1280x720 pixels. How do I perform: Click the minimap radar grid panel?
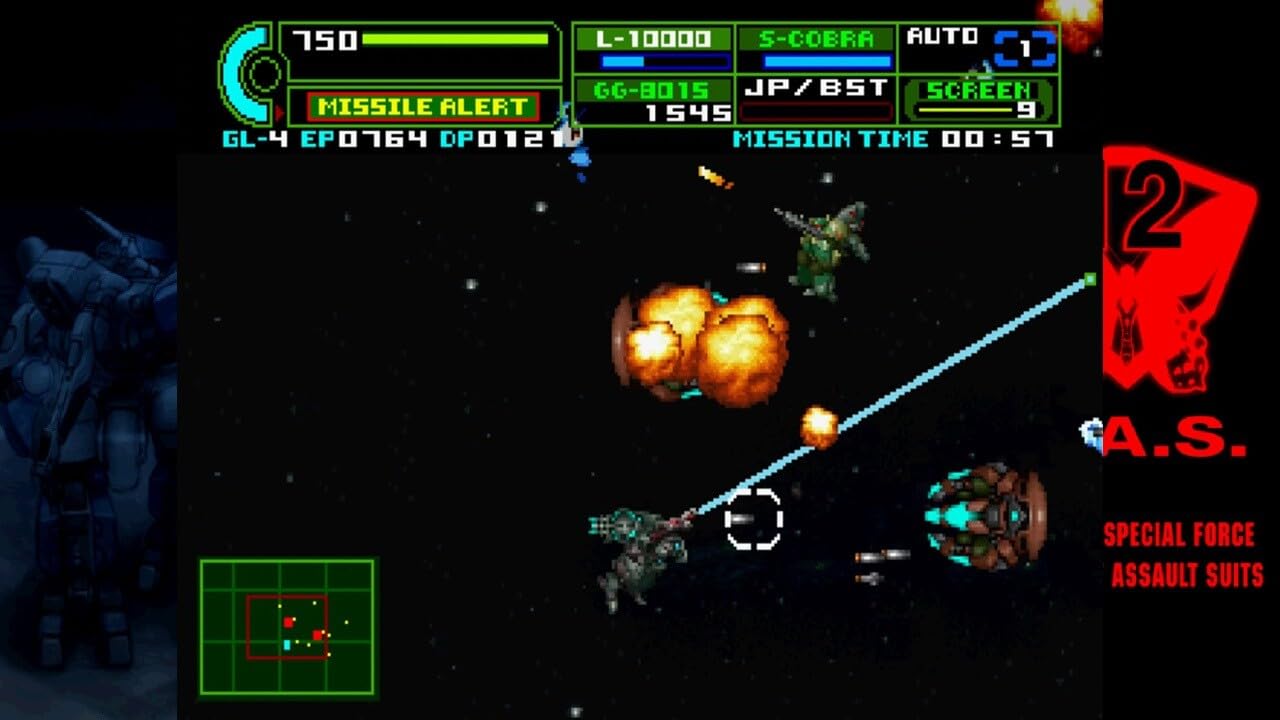click(290, 625)
